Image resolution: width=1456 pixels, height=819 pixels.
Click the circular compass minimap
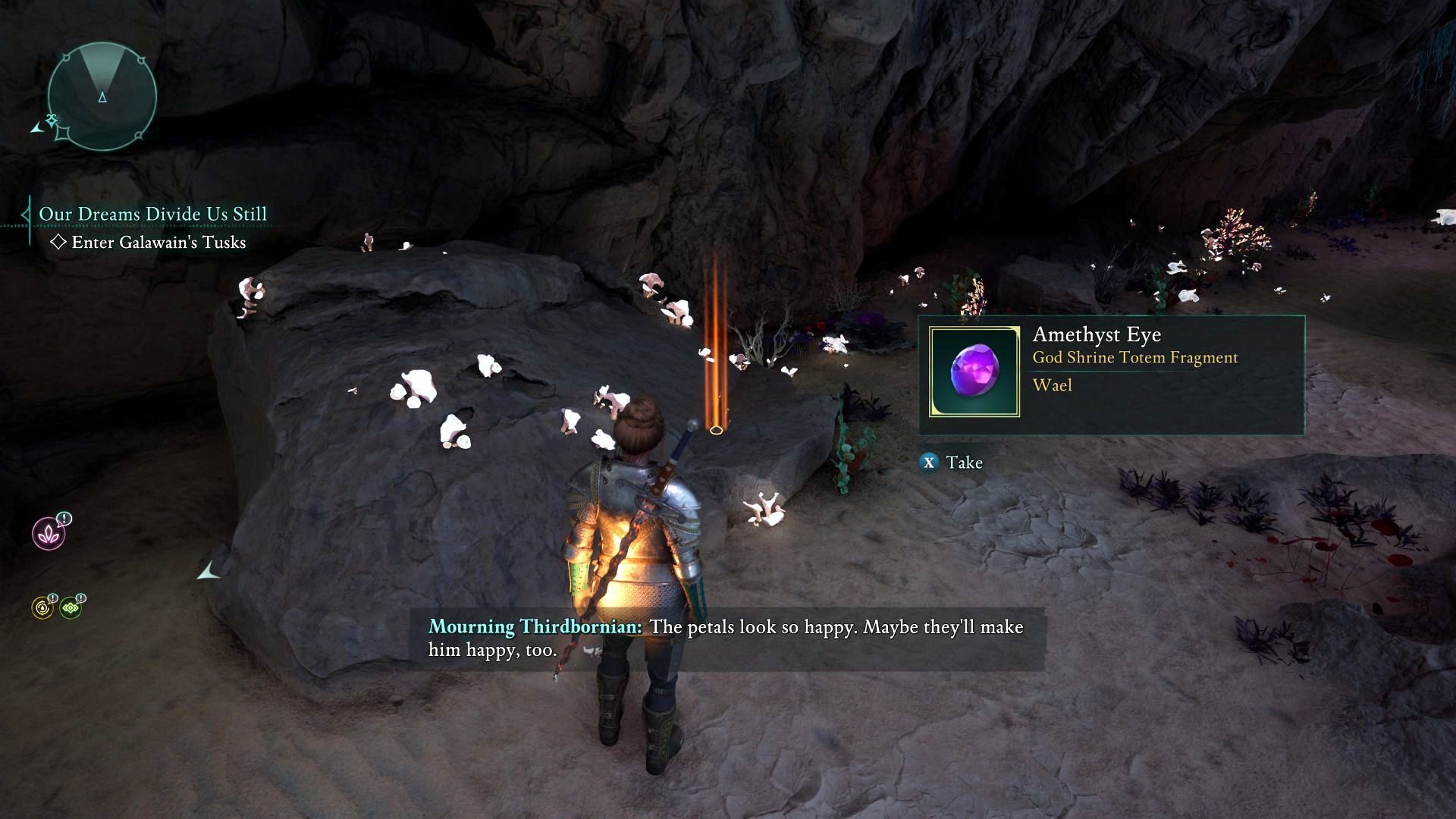[102, 96]
